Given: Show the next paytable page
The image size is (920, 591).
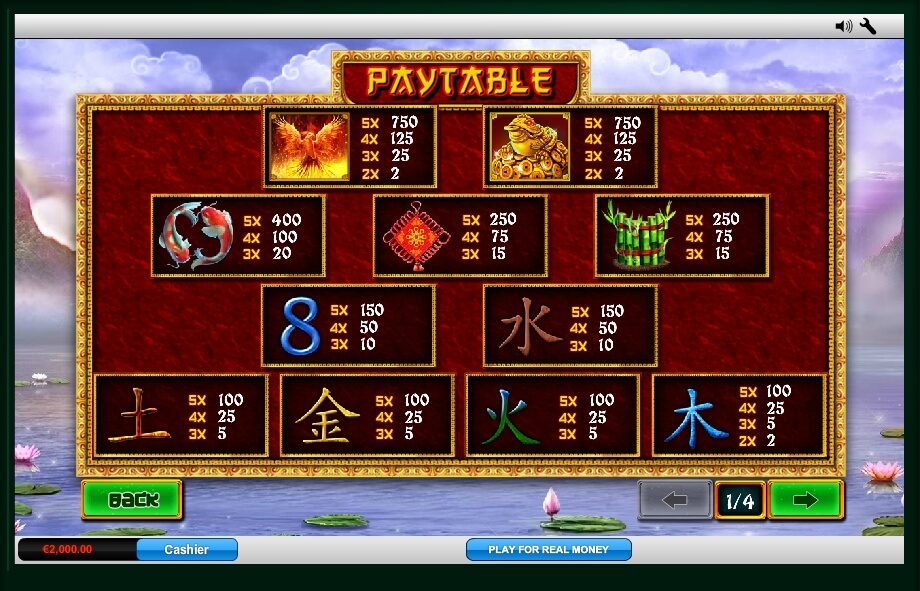Looking at the screenshot, I should (805, 500).
